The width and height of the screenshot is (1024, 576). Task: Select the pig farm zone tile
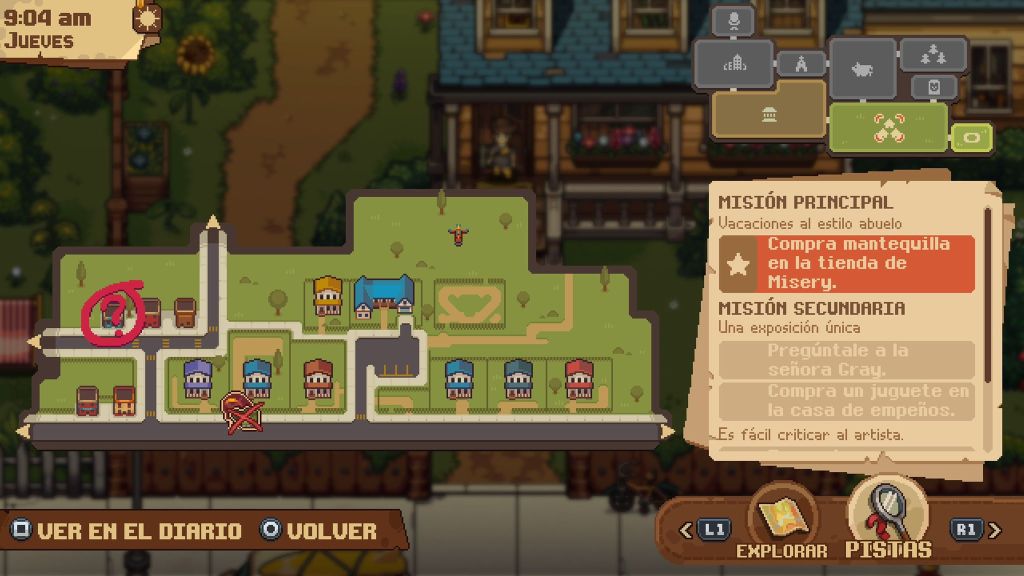click(x=862, y=69)
